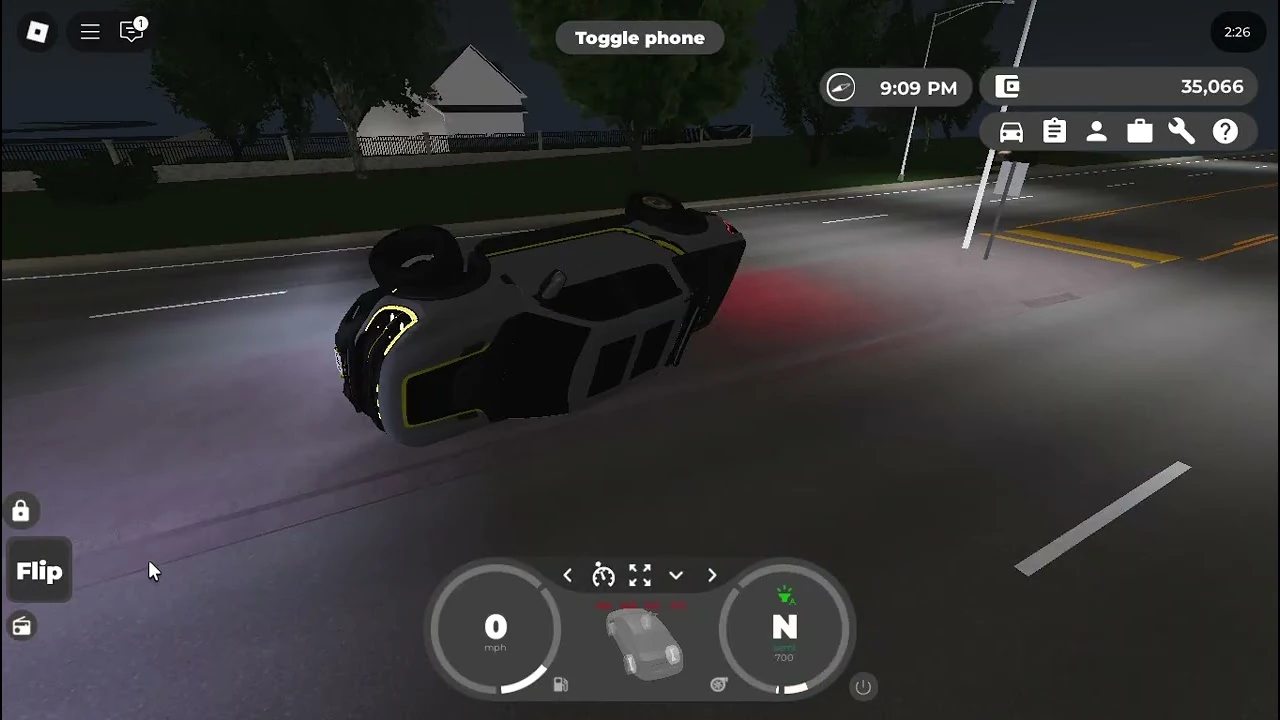Viewport: 1280px width, 720px height.
Task: Click the fuel pump icon on the dashboard
Action: click(561, 684)
